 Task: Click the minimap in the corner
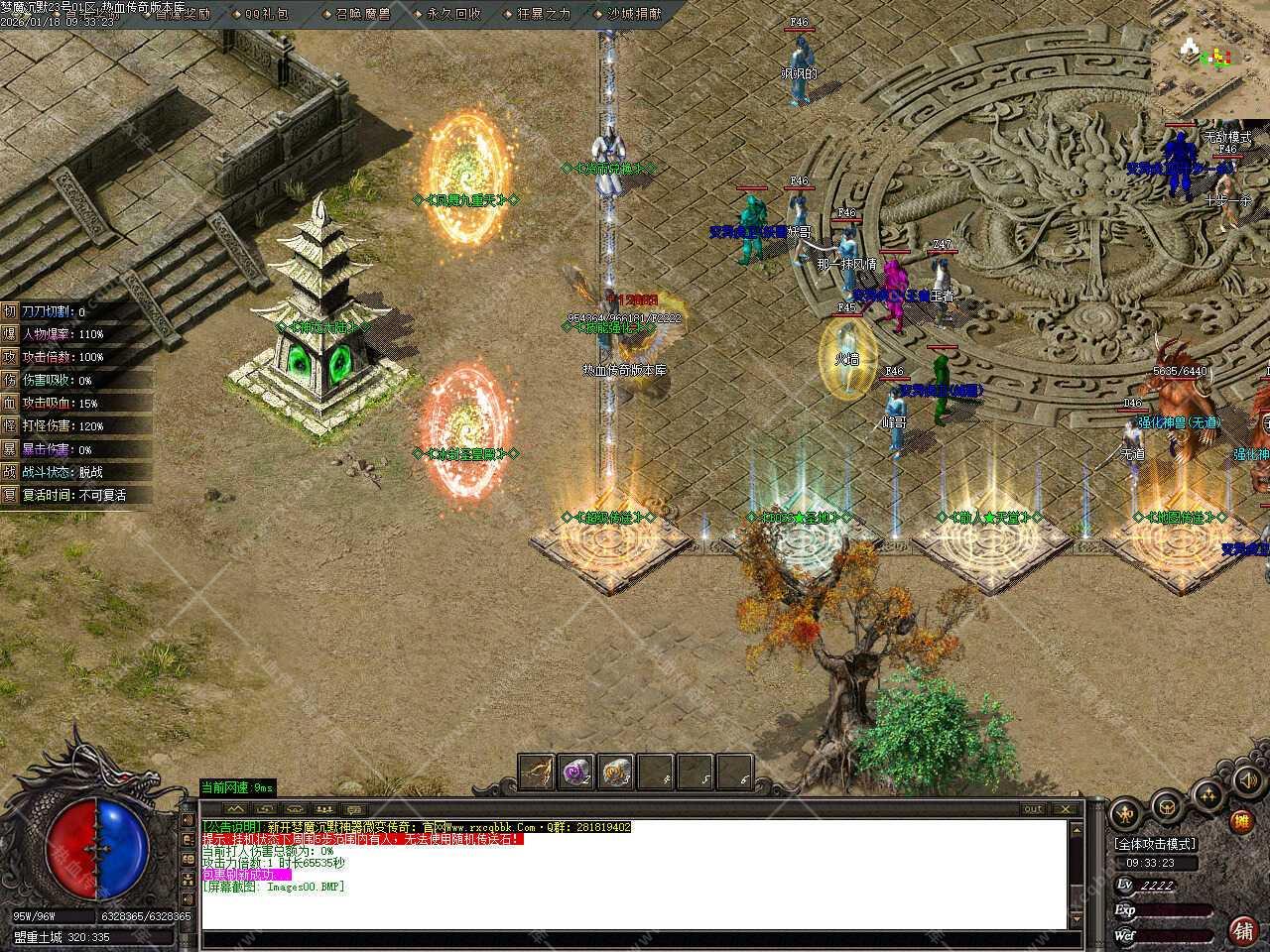coord(1210,58)
